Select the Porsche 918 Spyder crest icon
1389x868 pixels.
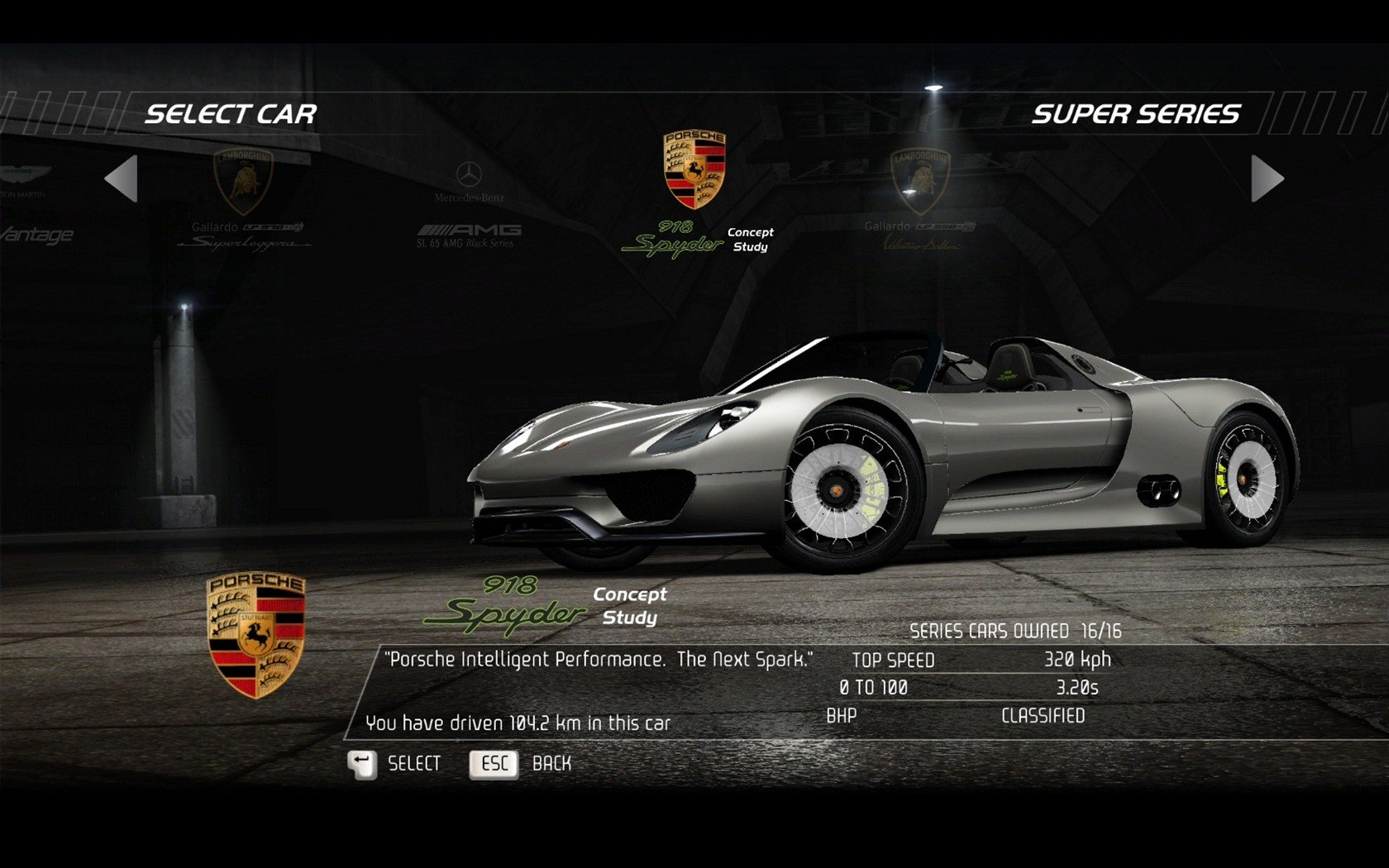(x=694, y=169)
